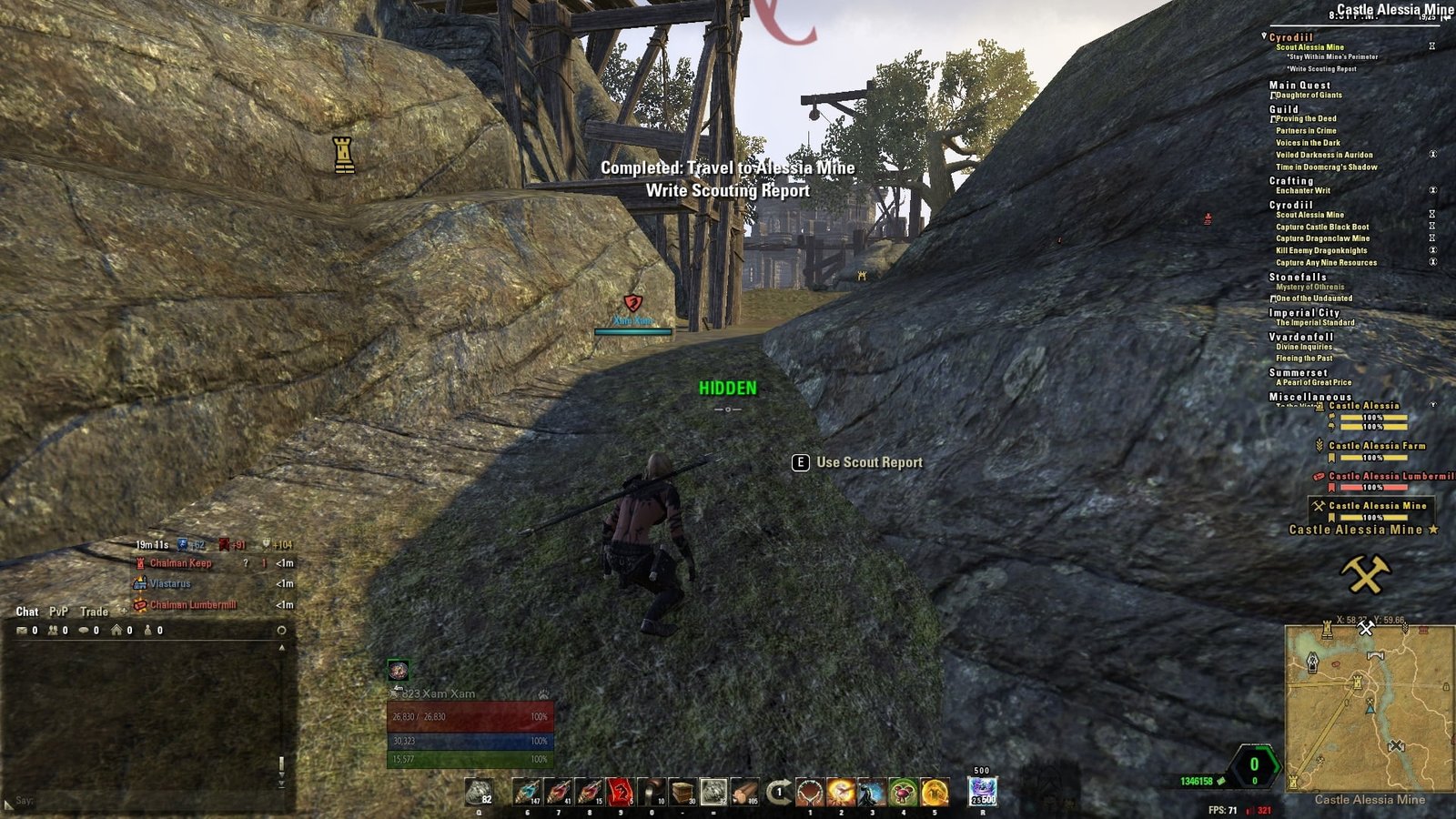This screenshot has width=1456, height=819.
Task: Click the Say chat input field
Action: (146, 801)
